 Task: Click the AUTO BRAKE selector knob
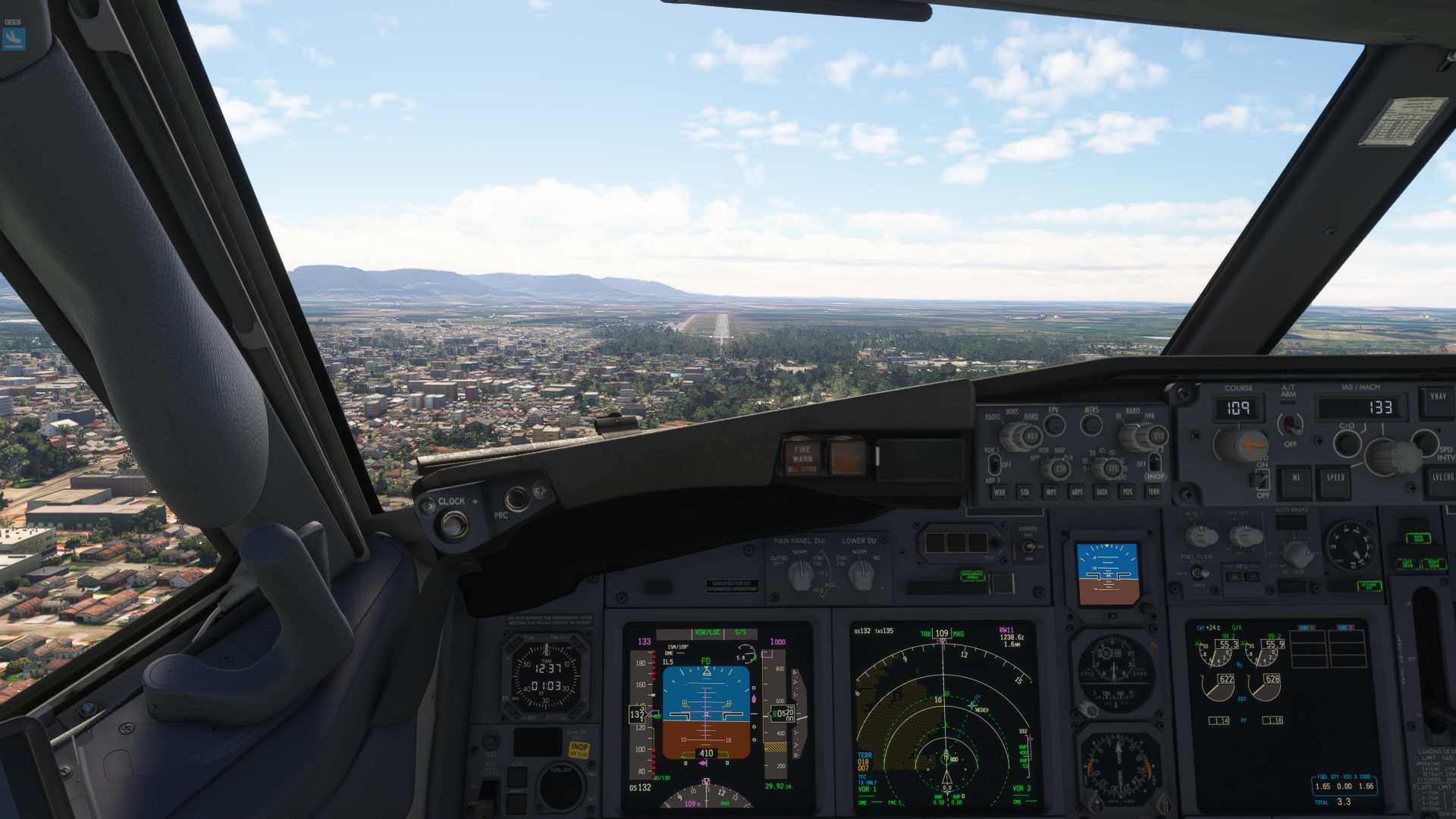[1297, 552]
